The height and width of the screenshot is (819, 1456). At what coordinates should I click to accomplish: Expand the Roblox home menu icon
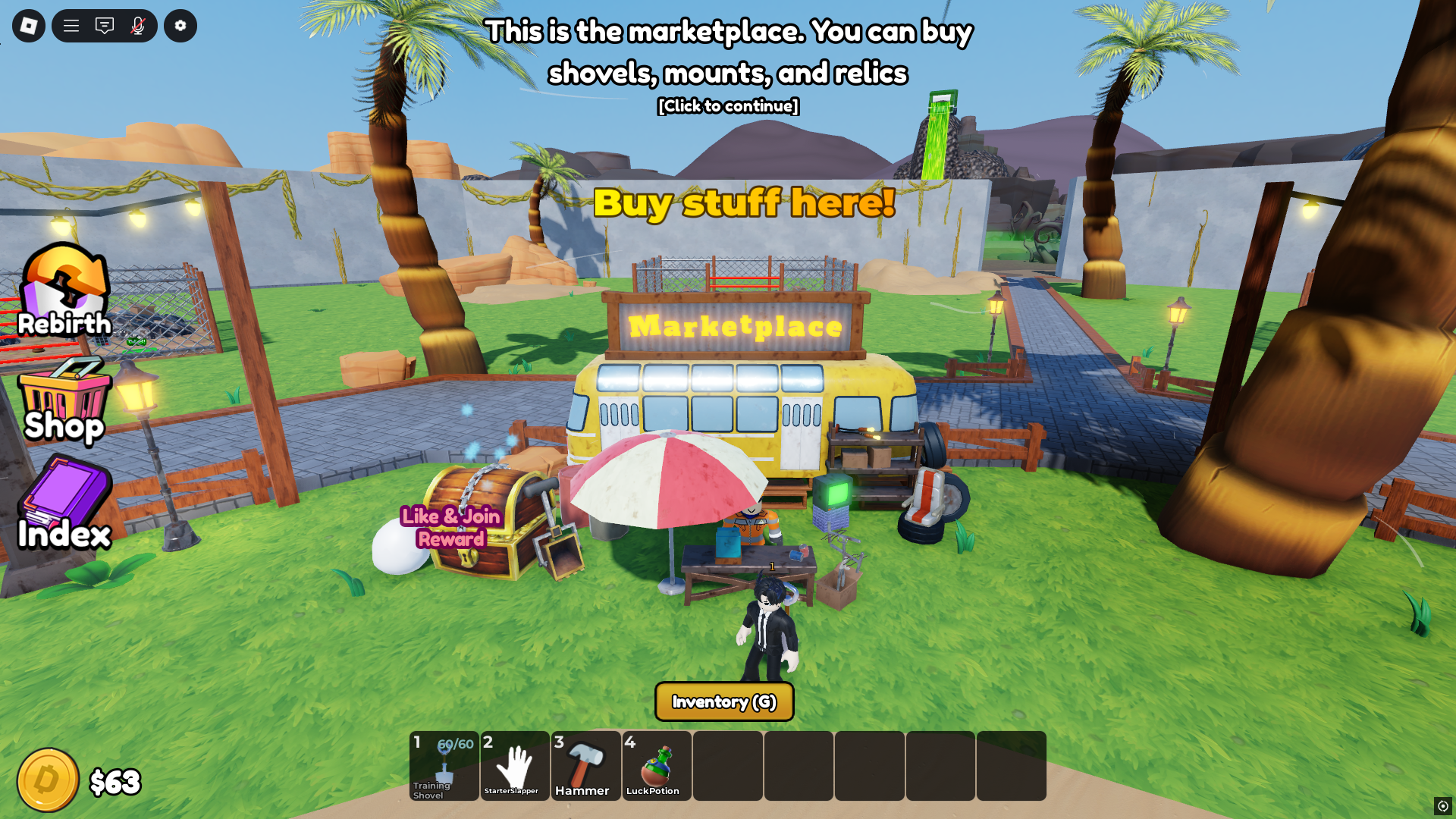(x=27, y=25)
